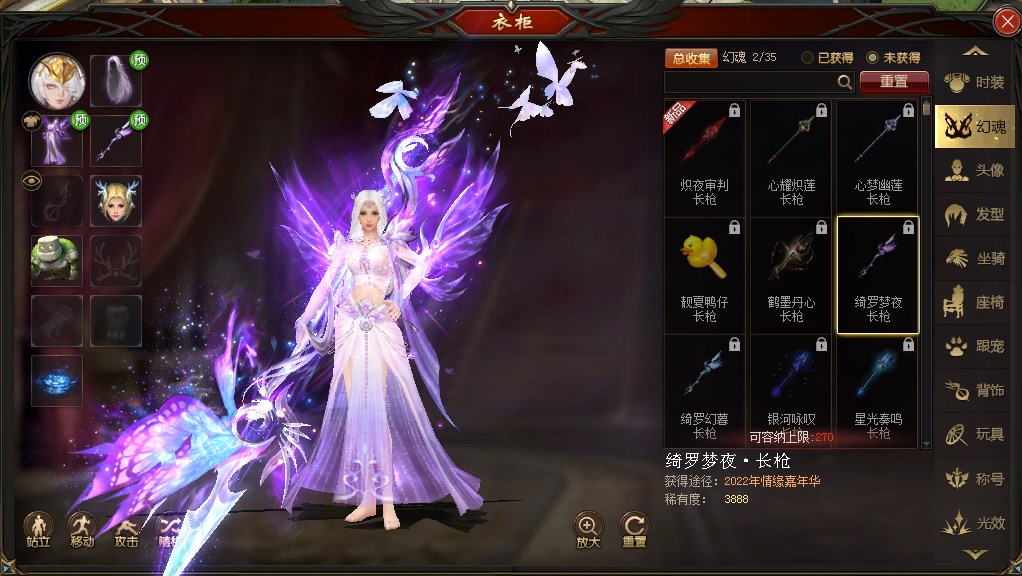Click the red 重置 filter reset button
The width and height of the screenshot is (1022, 576).
click(894, 82)
